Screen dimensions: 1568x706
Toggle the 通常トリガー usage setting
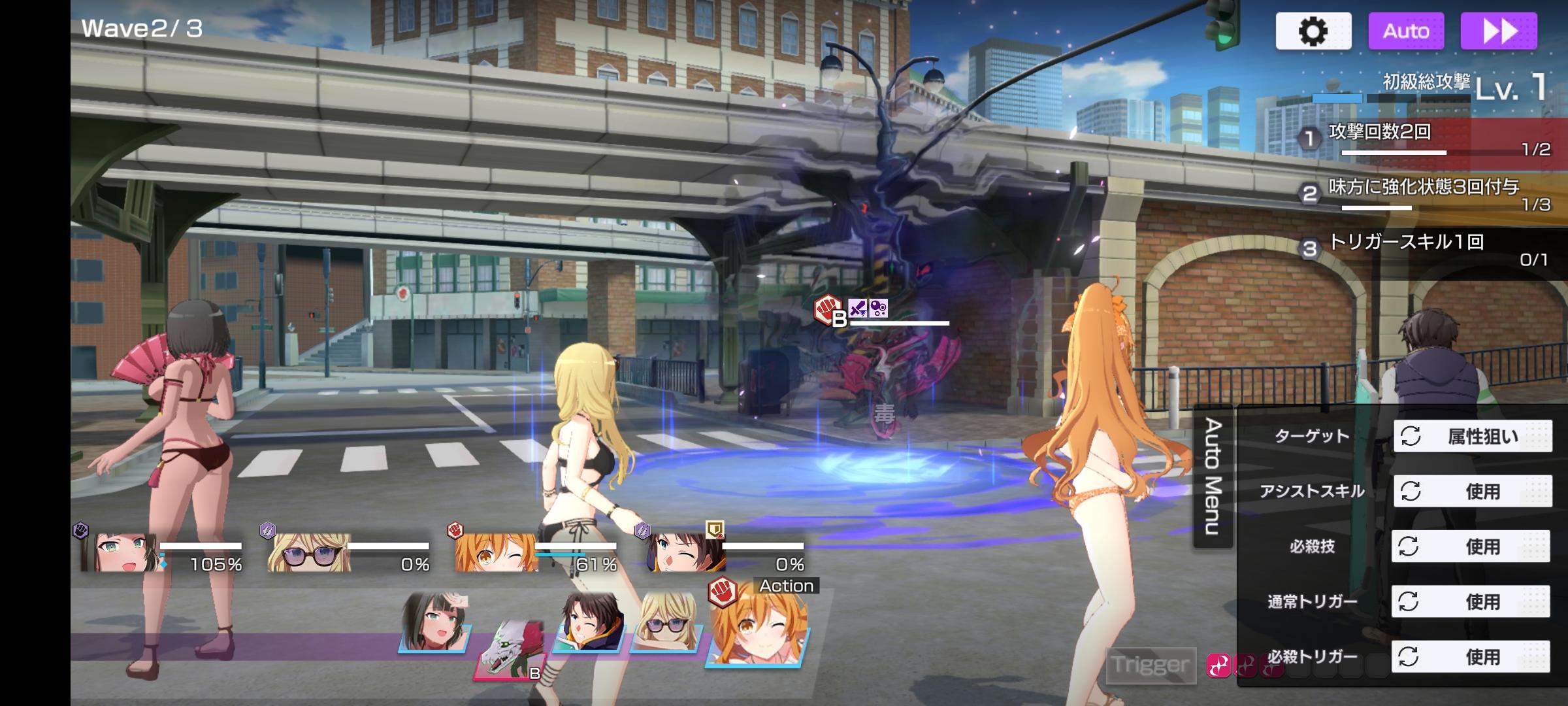click(1471, 601)
